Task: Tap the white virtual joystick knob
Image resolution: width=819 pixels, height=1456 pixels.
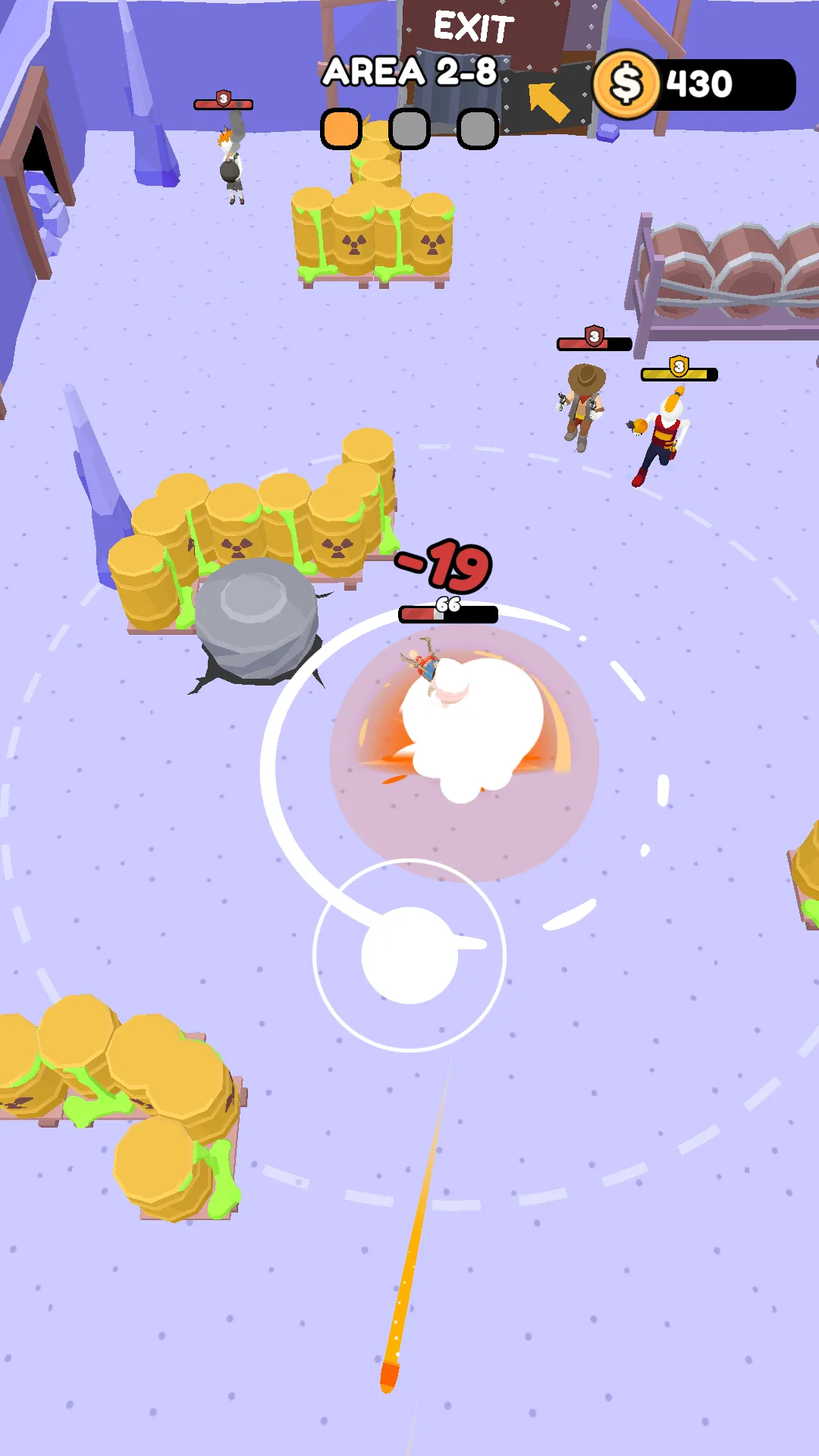Action: [409, 955]
